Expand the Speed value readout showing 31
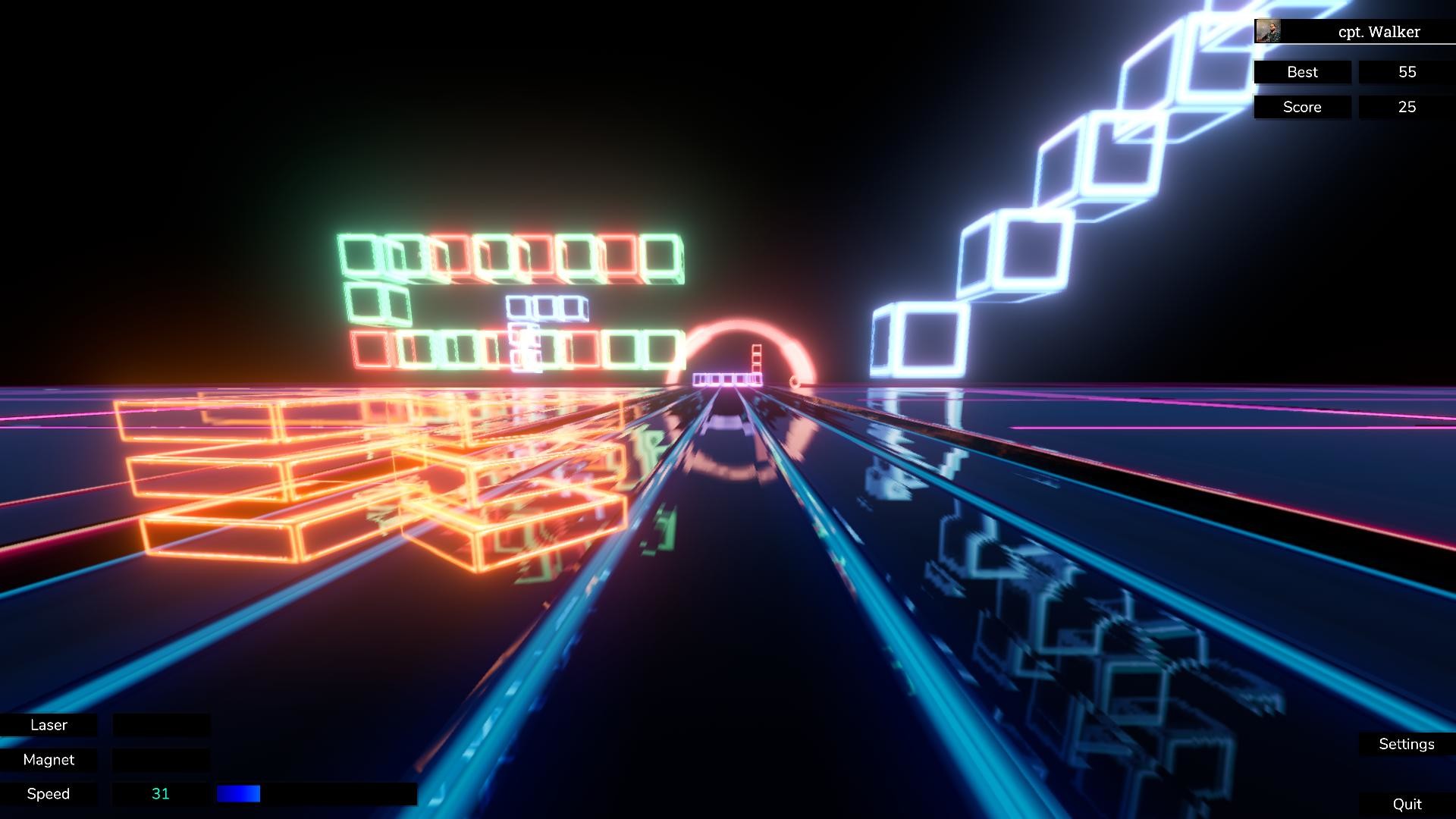The height and width of the screenshot is (819, 1456). pos(160,793)
